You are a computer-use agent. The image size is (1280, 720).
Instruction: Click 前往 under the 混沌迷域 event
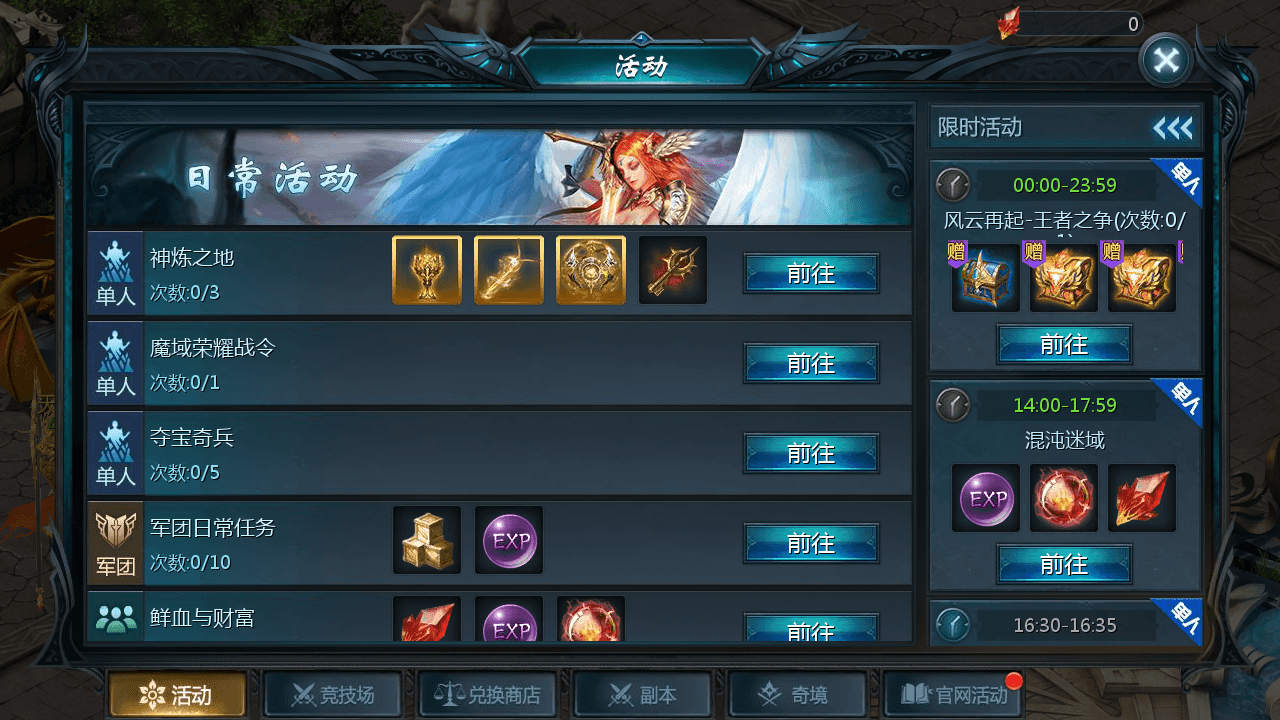pos(1063,564)
